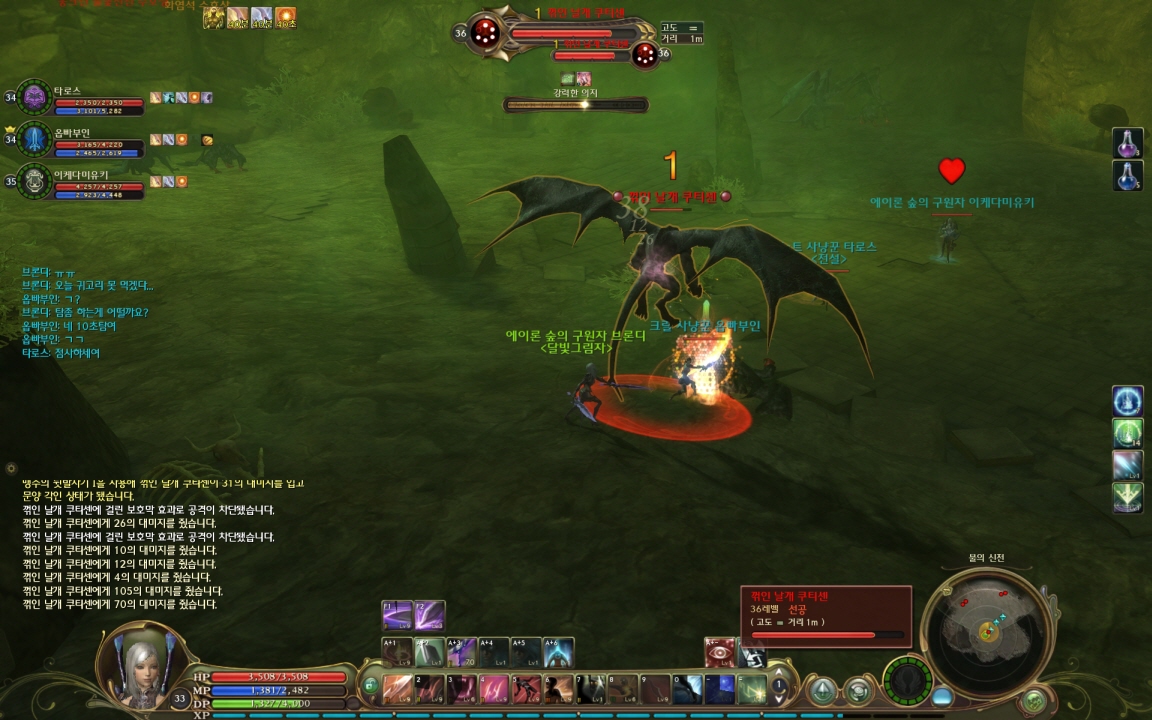The width and height of the screenshot is (1152, 720).
Task: Use the pink slash skill in slot 4
Action: click(494, 688)
